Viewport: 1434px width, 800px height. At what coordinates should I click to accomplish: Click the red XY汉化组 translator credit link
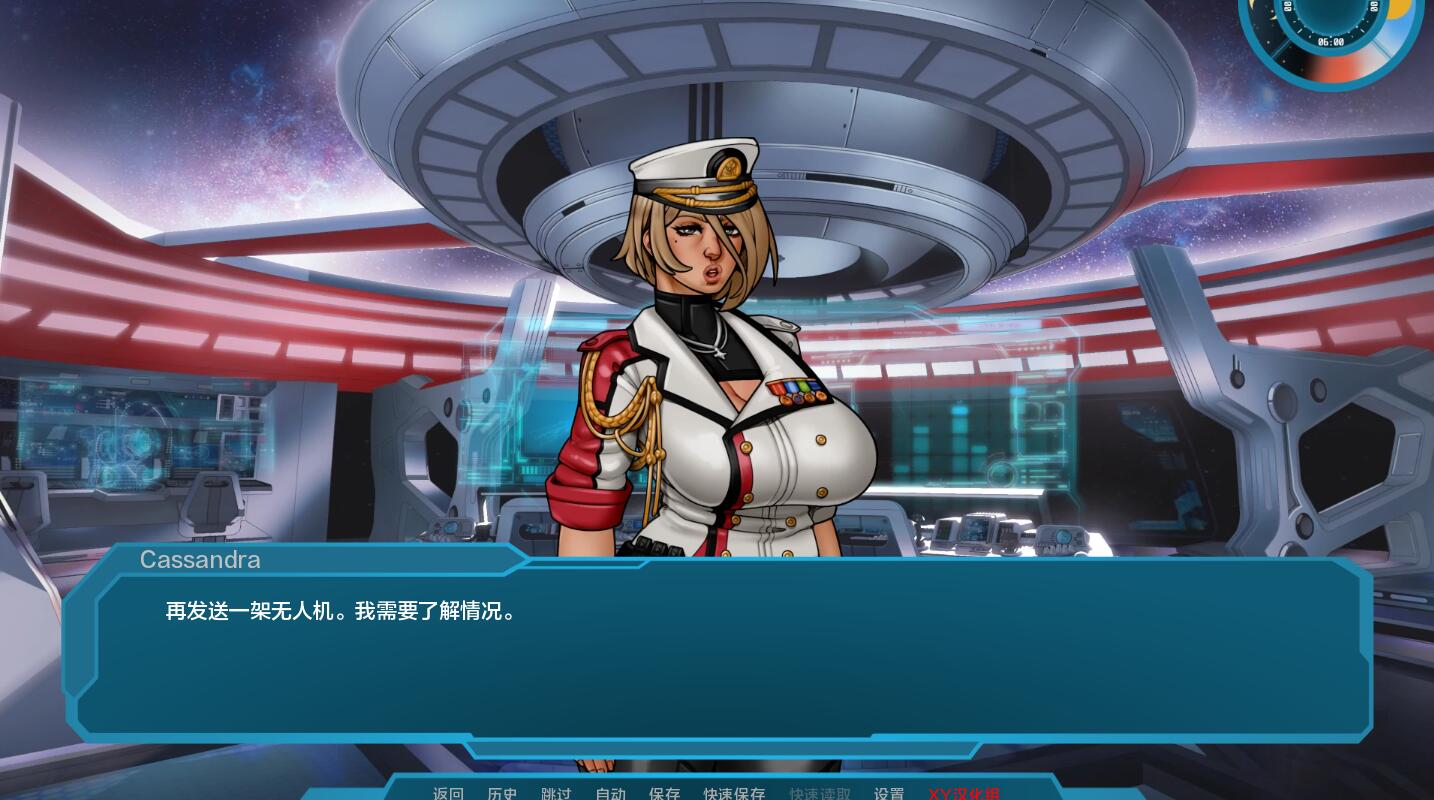coord(964,793)
